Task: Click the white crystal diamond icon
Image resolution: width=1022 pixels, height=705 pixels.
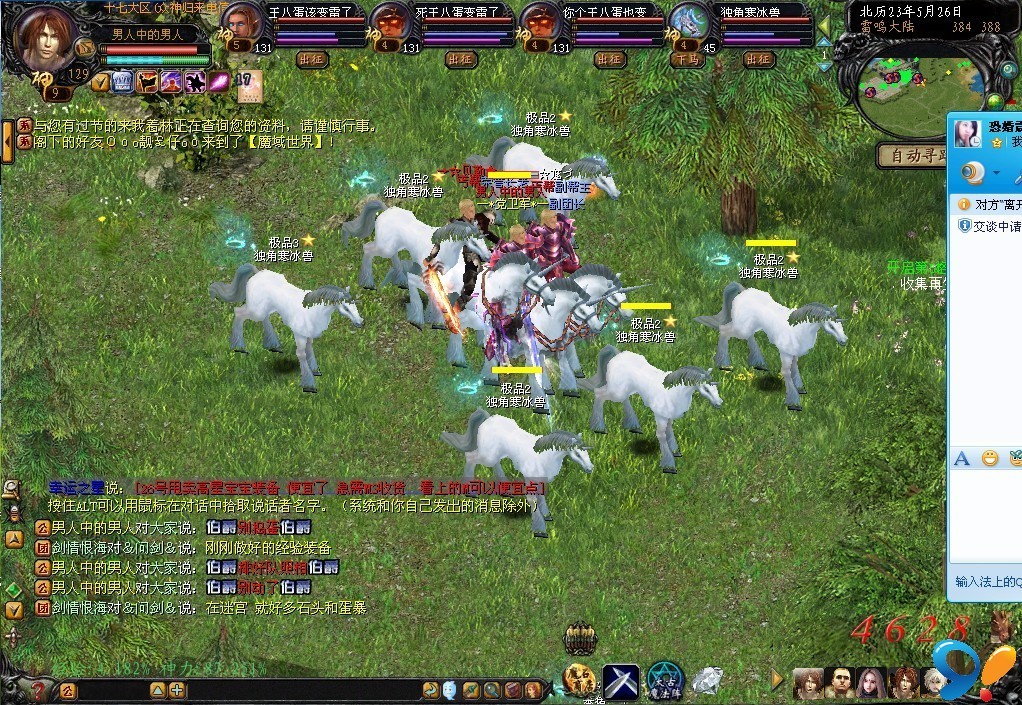Action: pyautogui.click(x=708, y=680)
